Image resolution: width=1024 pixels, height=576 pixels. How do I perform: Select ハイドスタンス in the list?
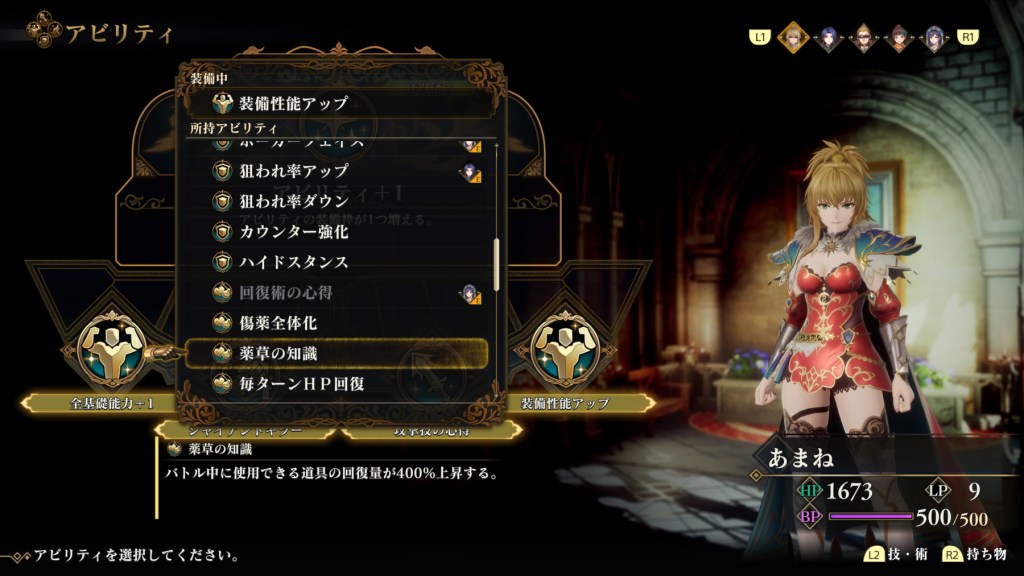293,262
